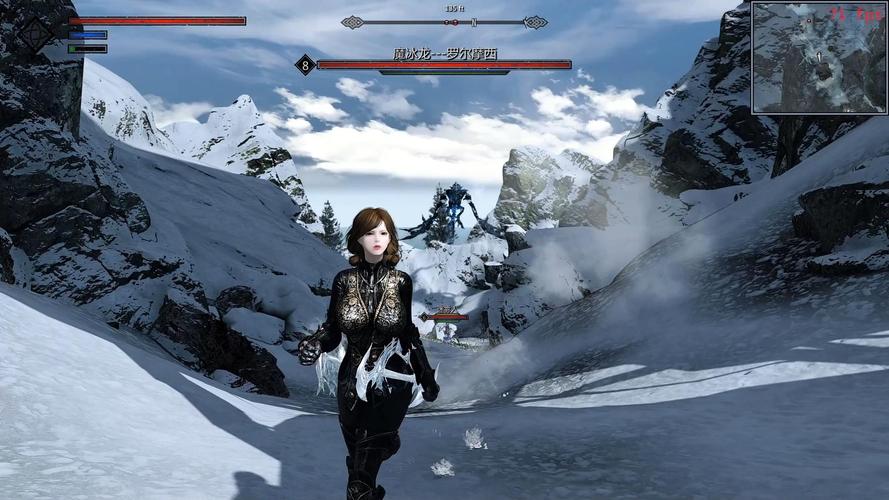Click the enemy level 8 badge
889x500 pixels.
pyautogui.click(x=305, y=66)
